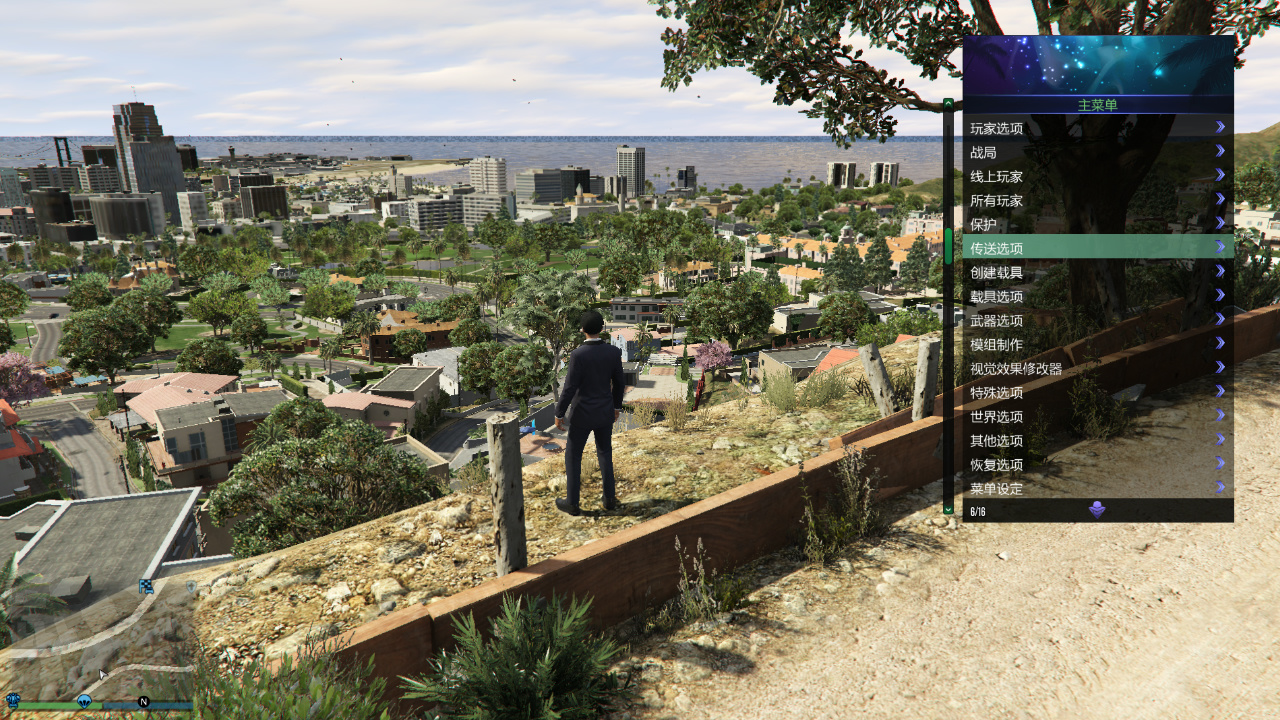Open the 恢复选项 (Recovery Options) menu

pos(1097,464)
